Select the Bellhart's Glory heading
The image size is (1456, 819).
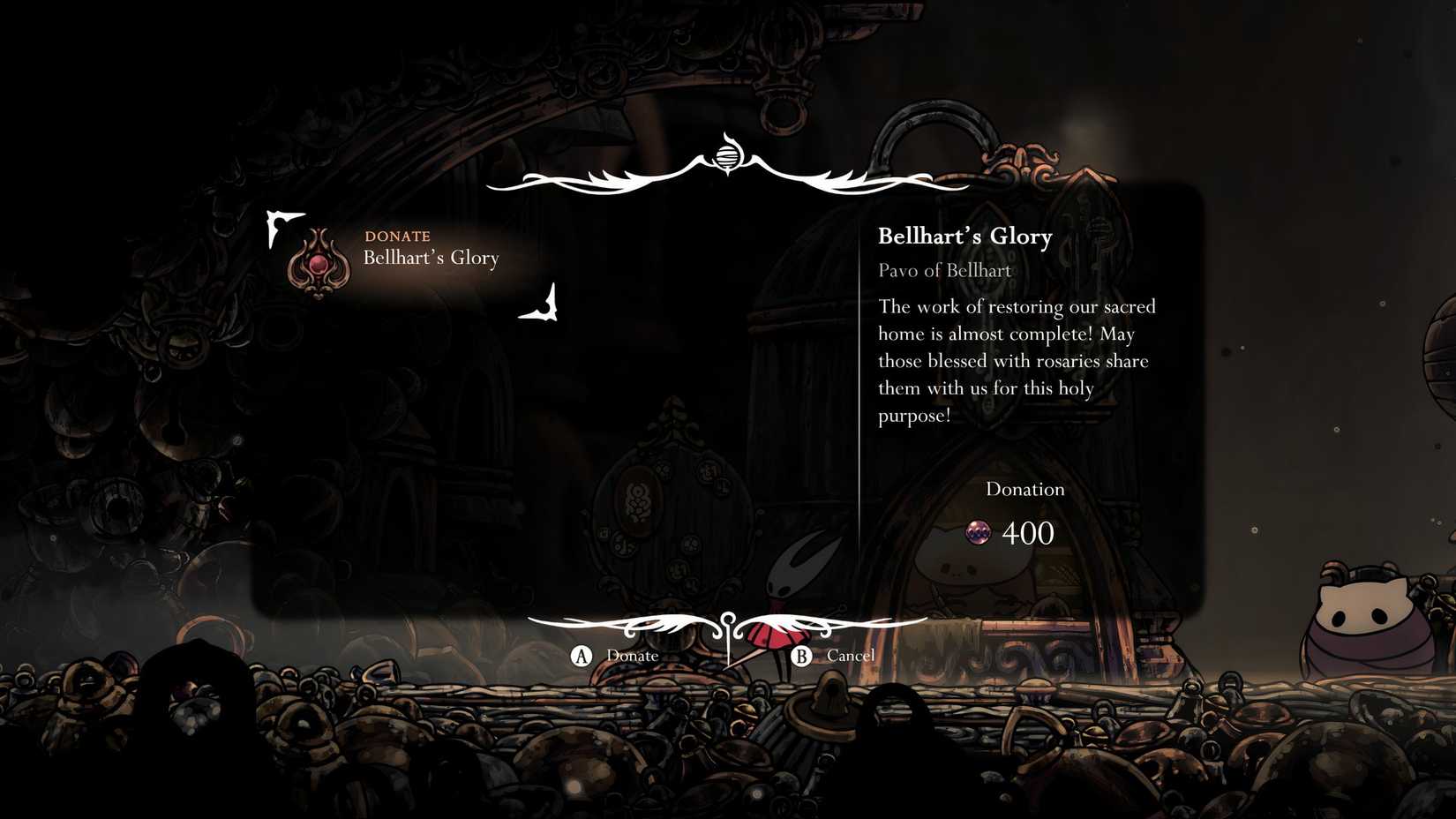(x=964, y=236)
